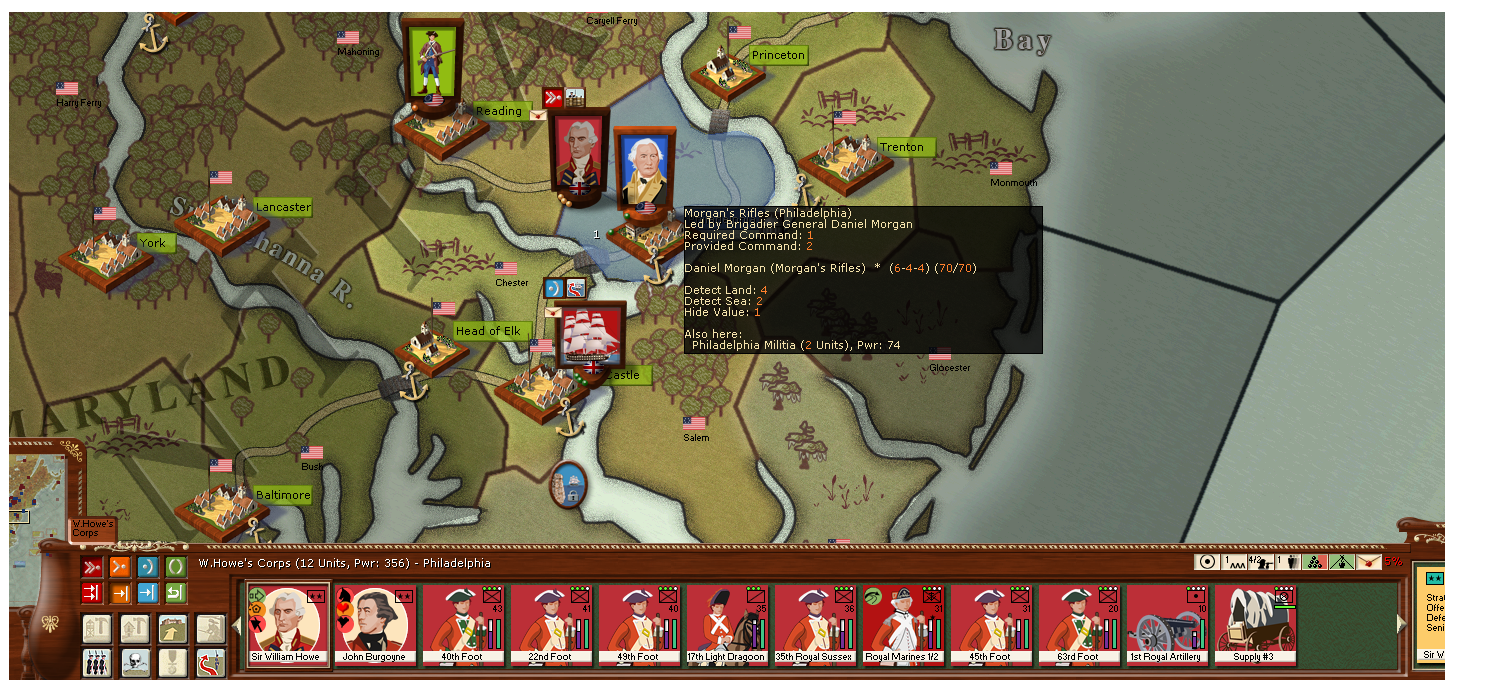This screenshot has height=680, width=1512.
Task: Select the Supply #3 wagon card
Action: point(1256,625)
